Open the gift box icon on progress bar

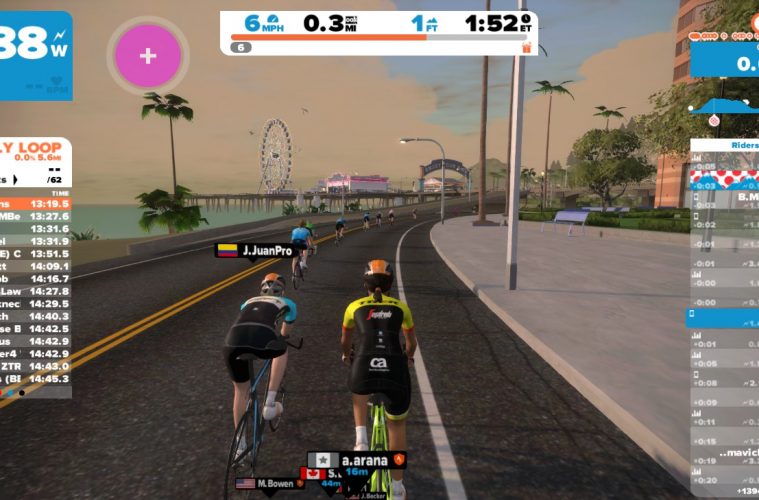(526, 47)
